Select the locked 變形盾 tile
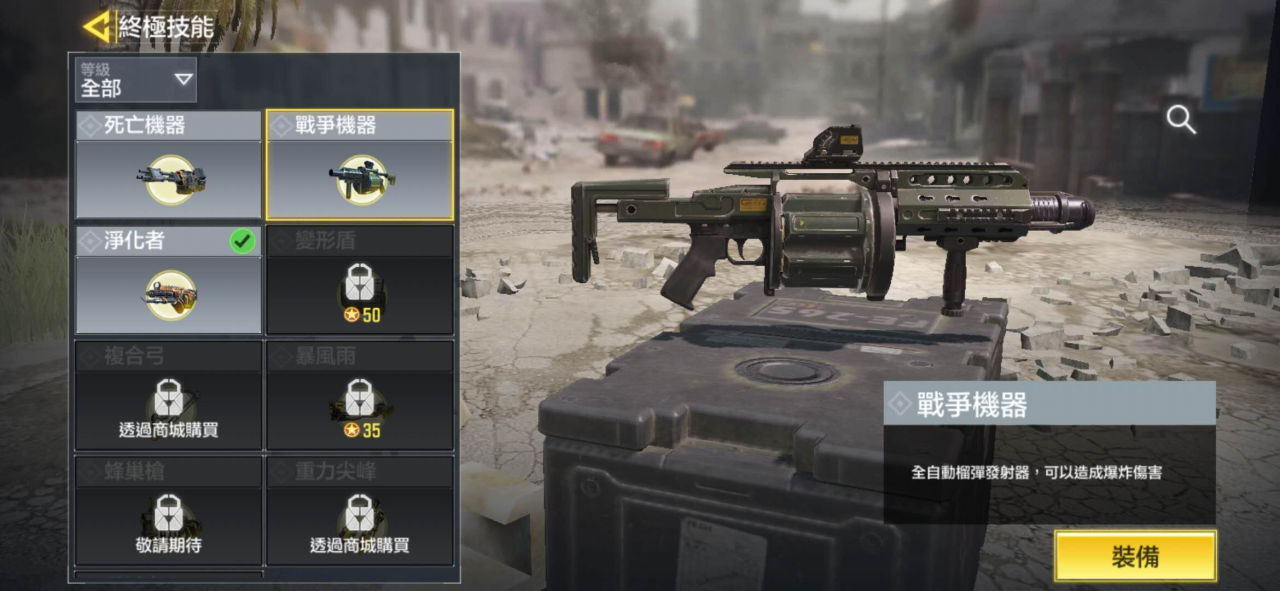This screenshot has height=591, width=1280. pyautogui.click(x=360, y=281)
